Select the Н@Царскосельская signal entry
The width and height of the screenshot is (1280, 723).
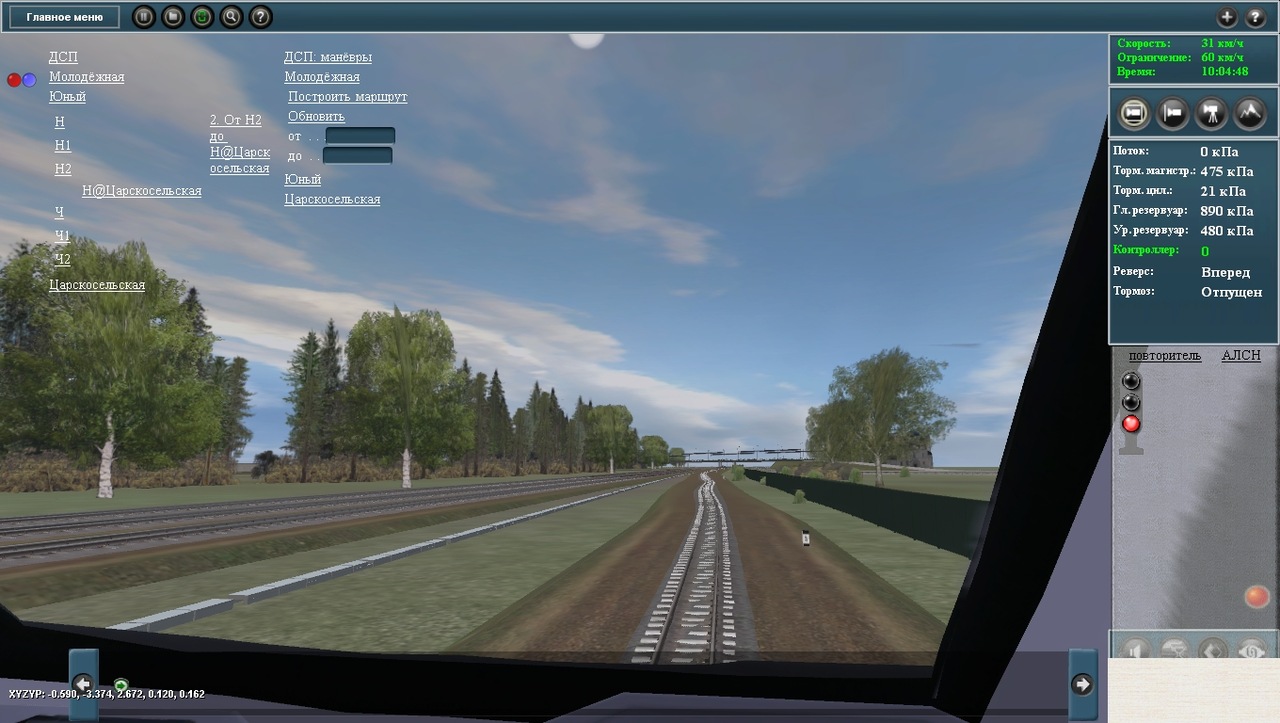pyautogui.click(x=141, y=190)
